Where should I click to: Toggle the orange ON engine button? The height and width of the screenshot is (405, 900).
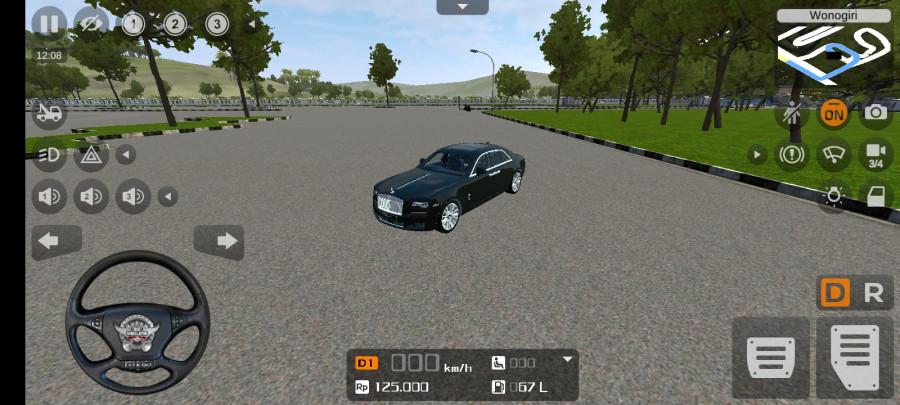point(833,113)
